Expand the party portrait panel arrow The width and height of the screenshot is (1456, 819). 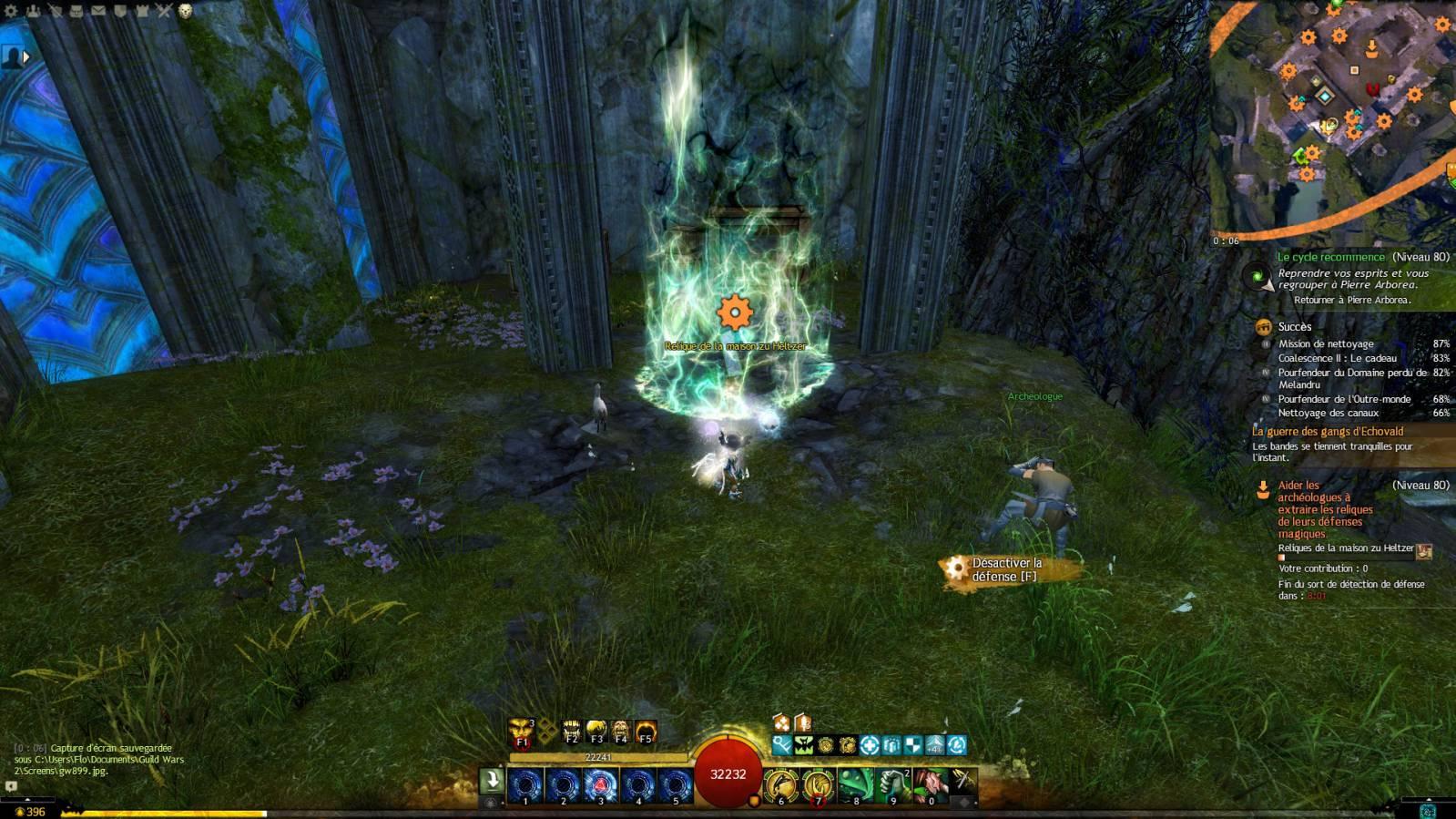point(26,57)
